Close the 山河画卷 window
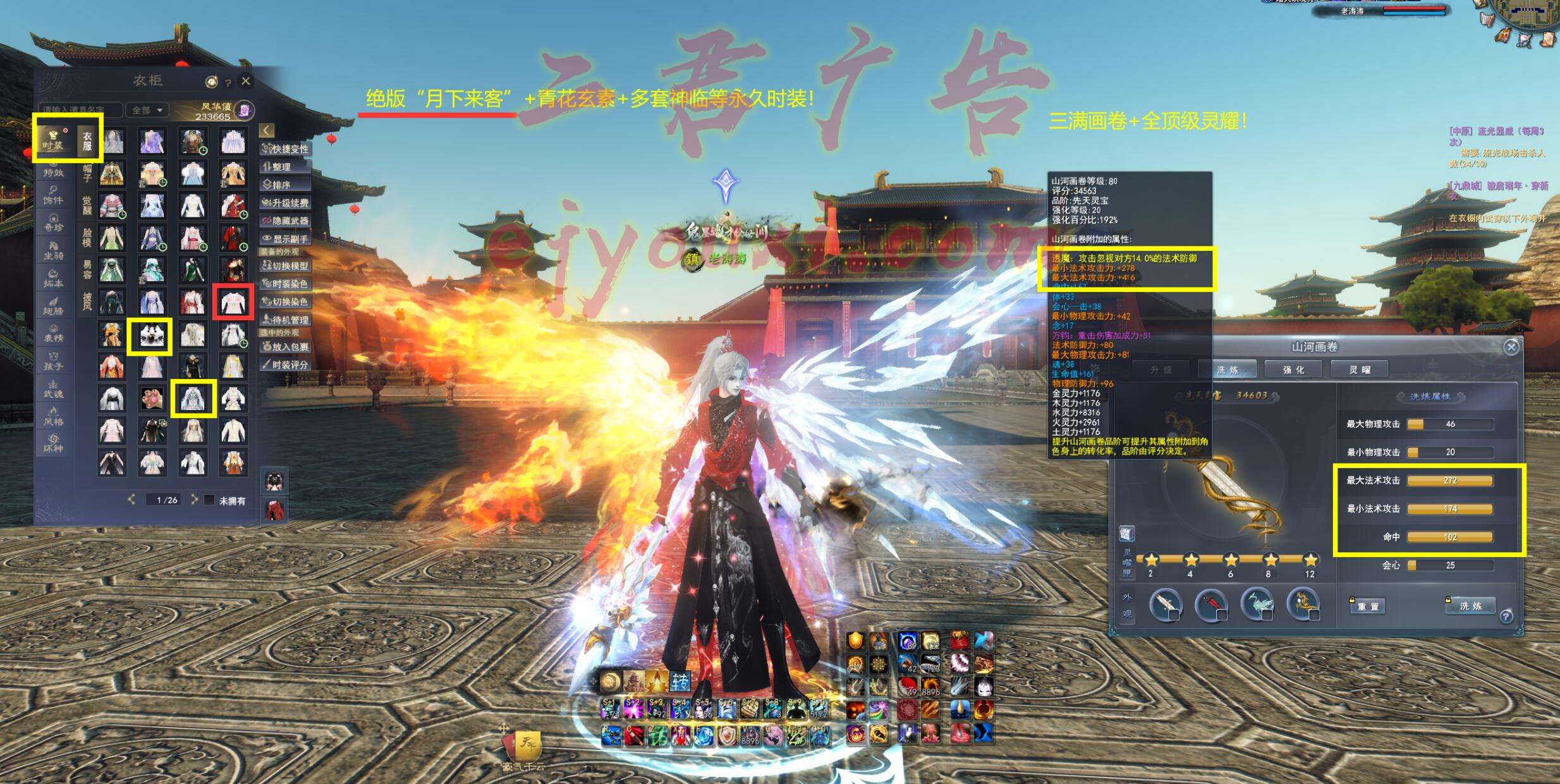The height and width of the screenshot is (784, 1560). tap(1511, 347)
